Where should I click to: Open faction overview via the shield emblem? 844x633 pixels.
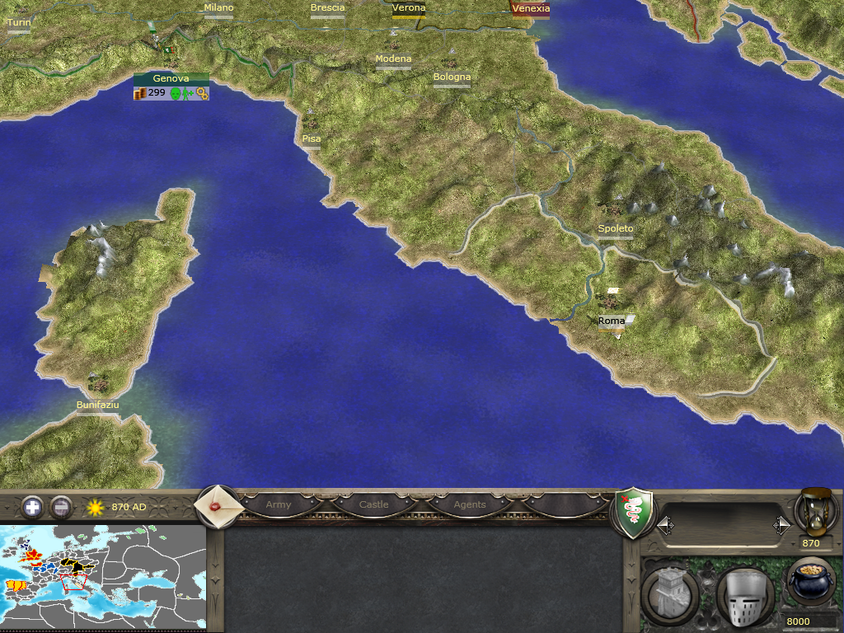pos(632,511)
